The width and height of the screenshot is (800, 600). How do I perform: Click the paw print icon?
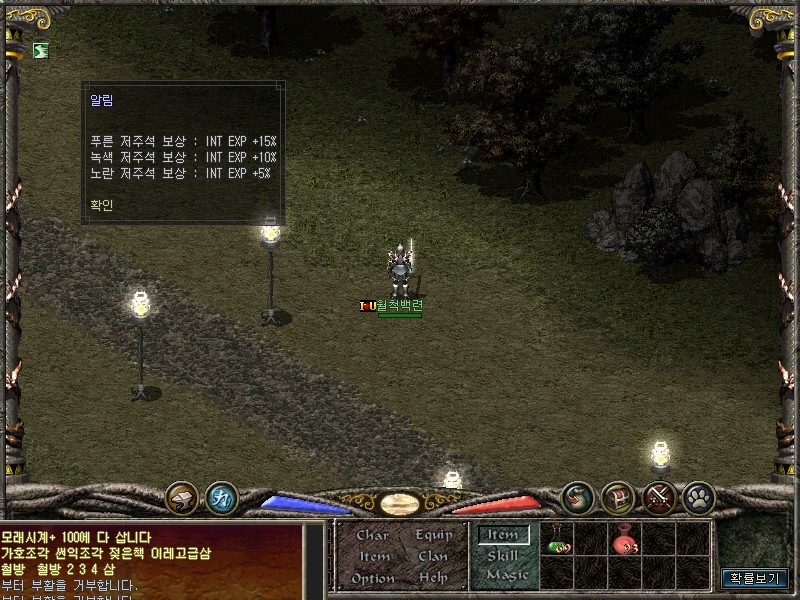[698, 496]
